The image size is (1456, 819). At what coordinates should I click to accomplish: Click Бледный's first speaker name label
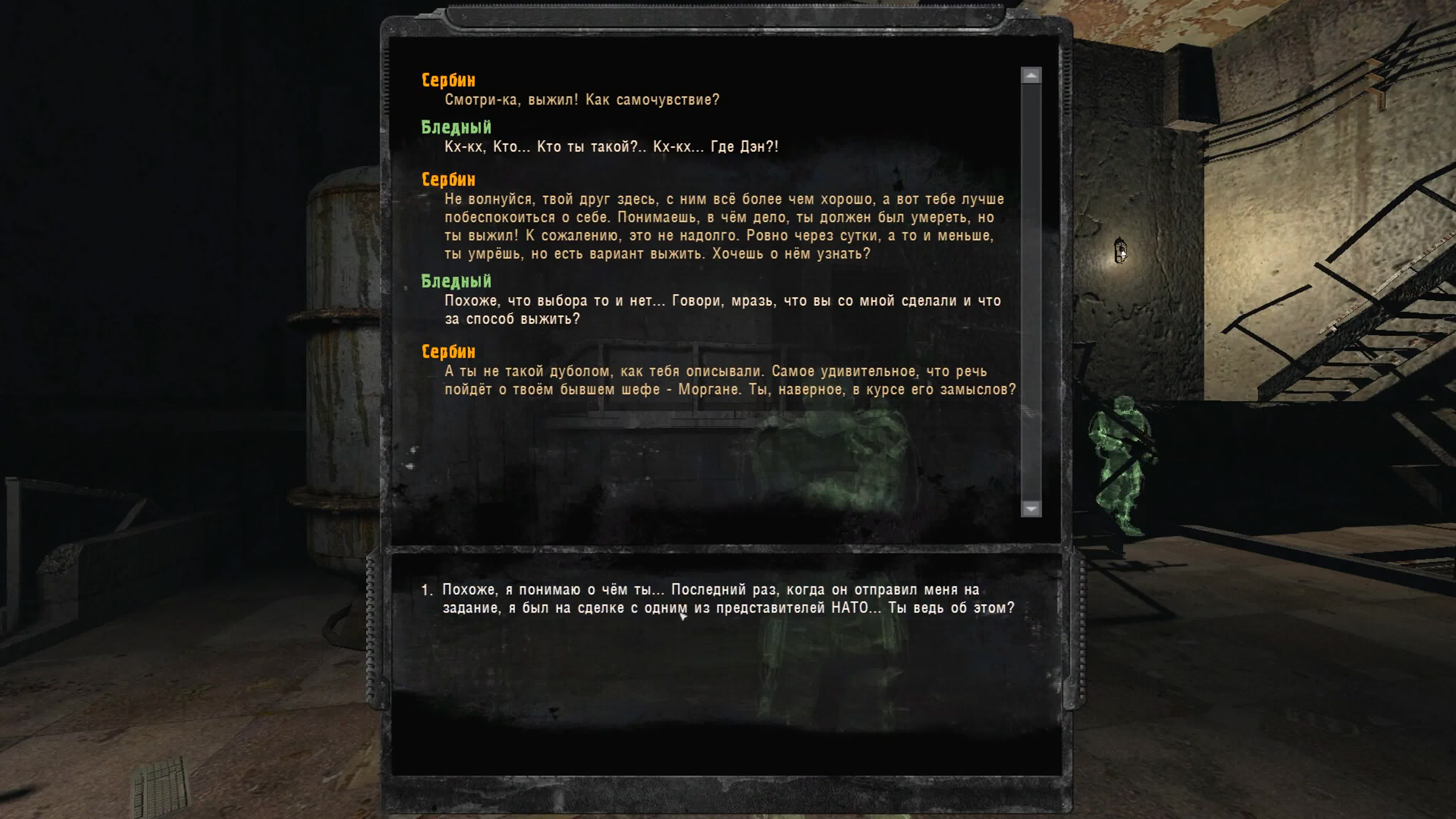tap(456, 128)
